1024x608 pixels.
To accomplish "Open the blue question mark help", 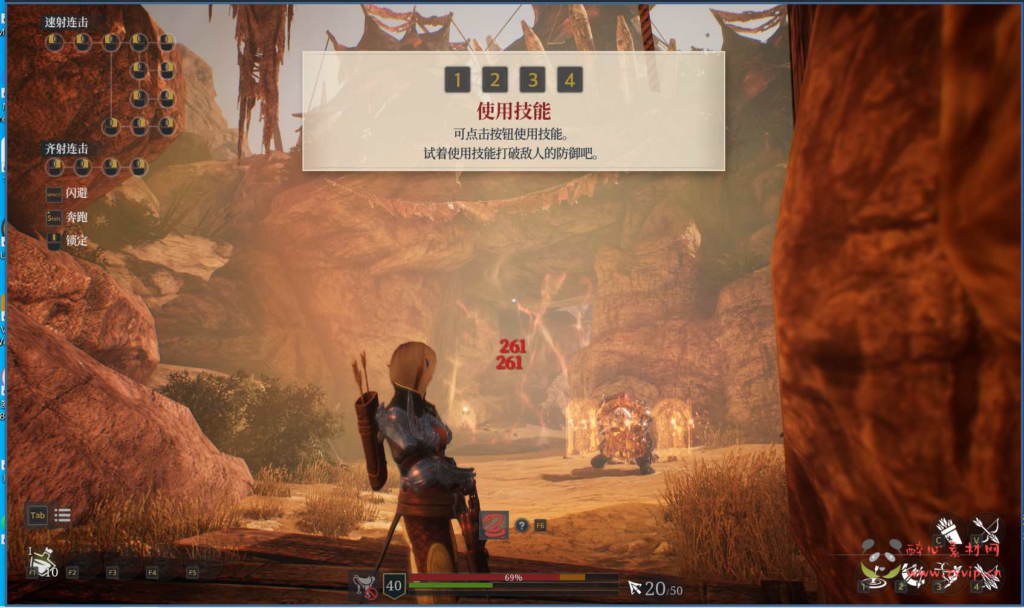I will 521,524.
